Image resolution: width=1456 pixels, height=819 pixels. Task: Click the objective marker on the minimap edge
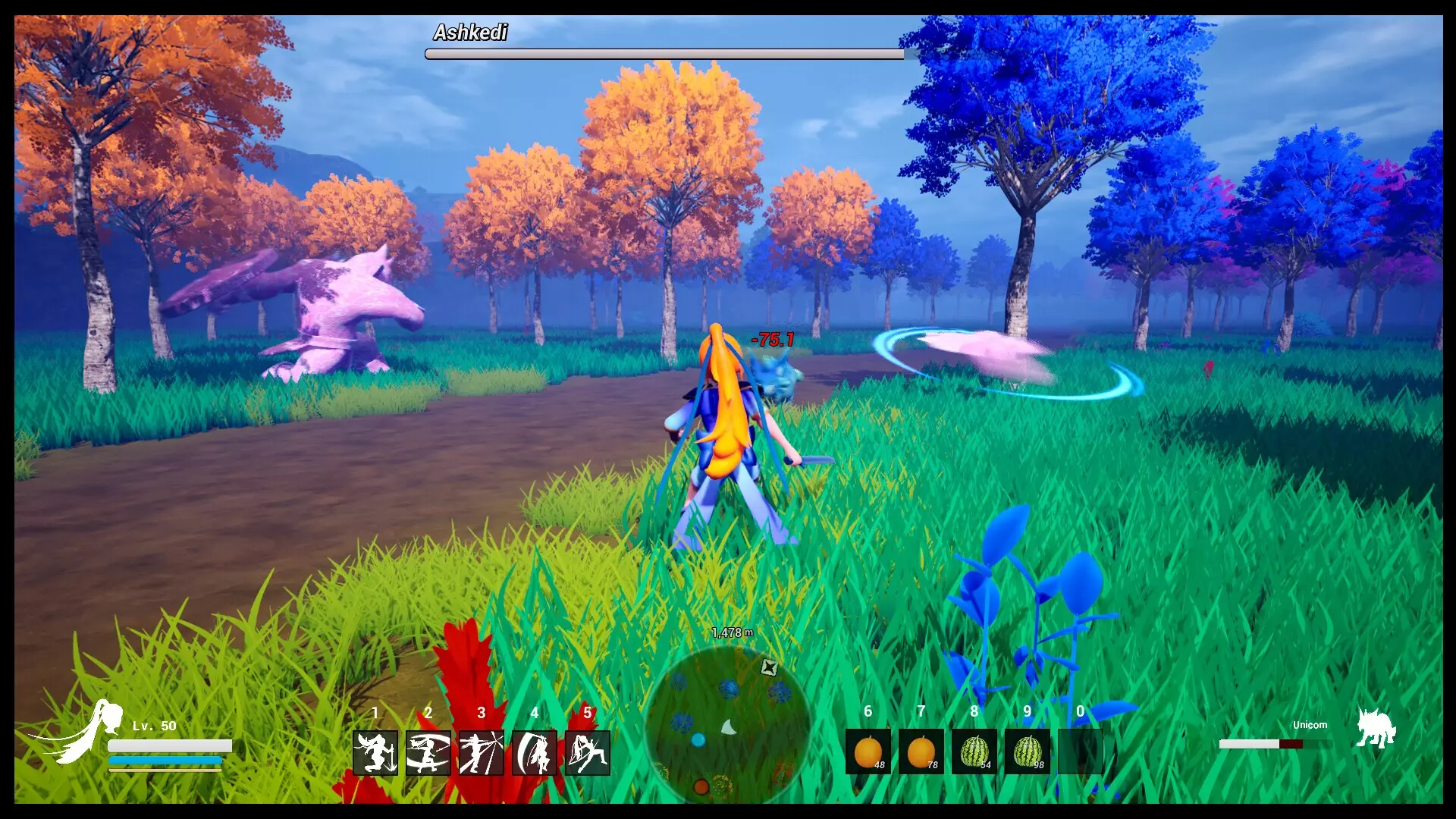point(769,667)
